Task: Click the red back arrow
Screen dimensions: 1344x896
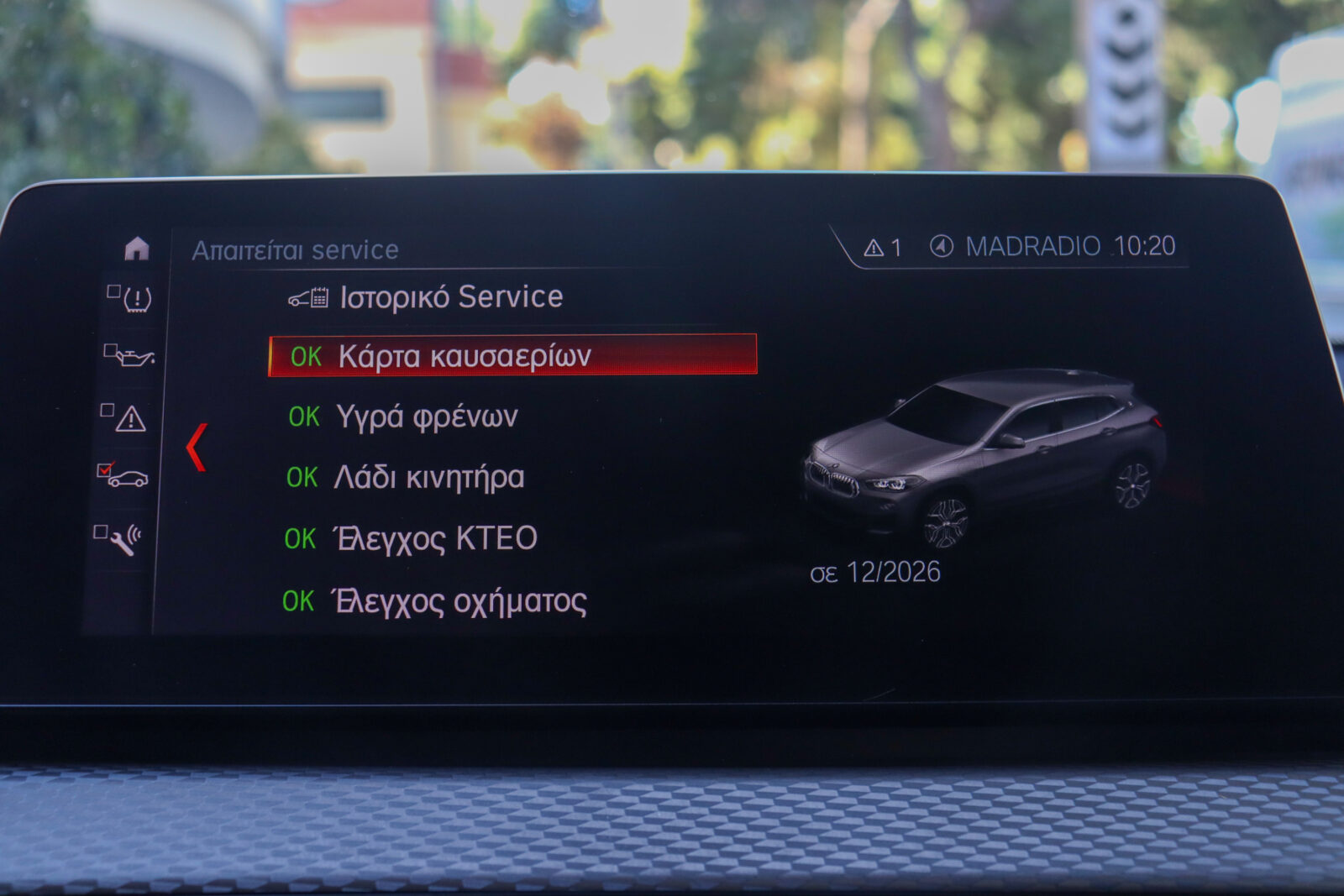Action: 197,447
